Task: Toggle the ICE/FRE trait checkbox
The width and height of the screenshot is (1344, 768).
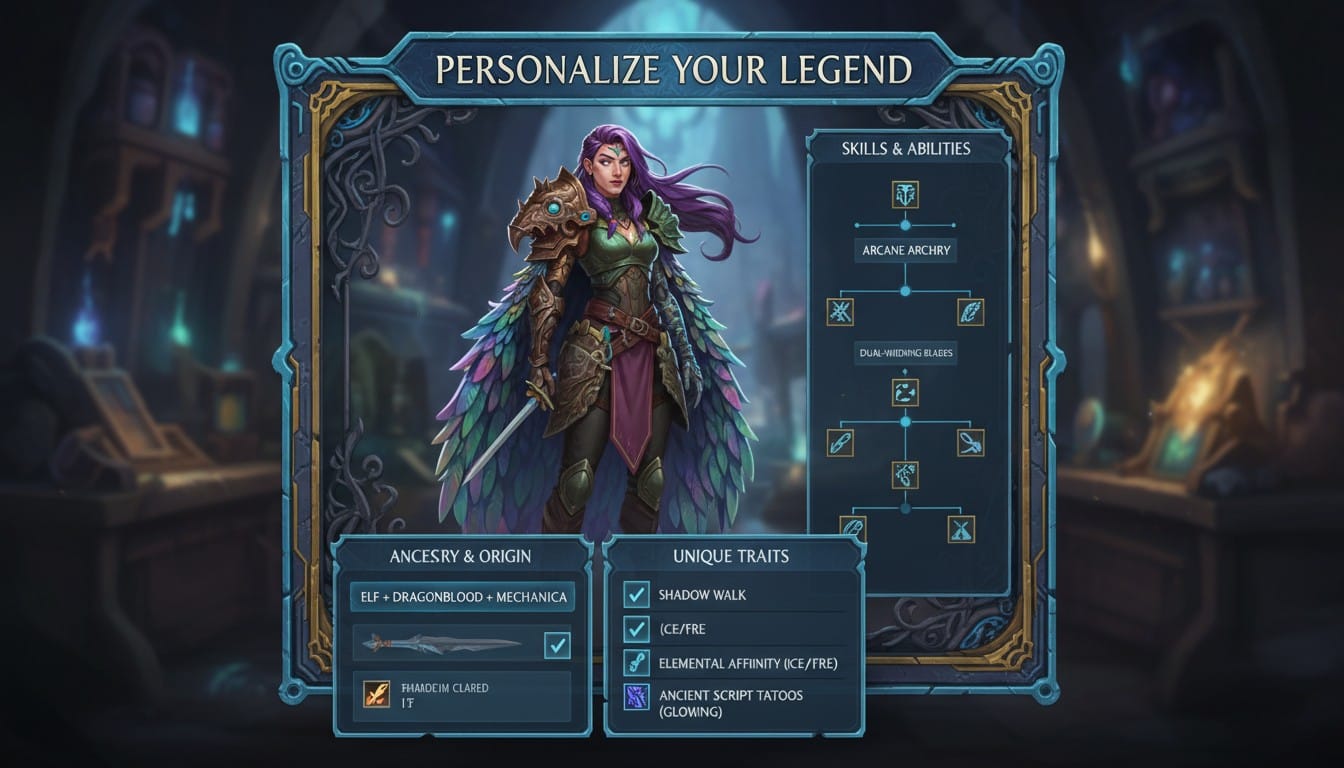Action: (x=636, y=629)
